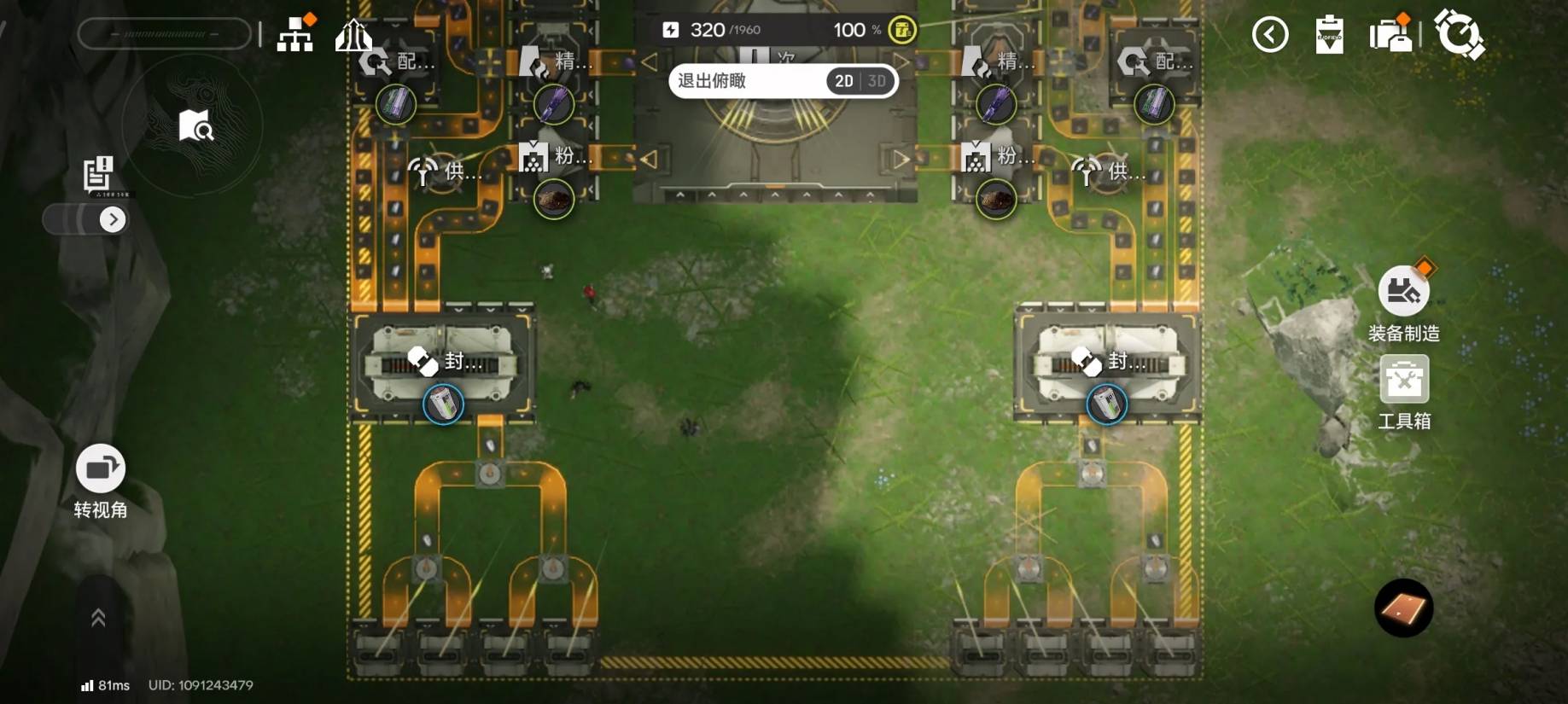Open the orange blueprint tile button
The image size is (1568, 704).
point(1403,608)
